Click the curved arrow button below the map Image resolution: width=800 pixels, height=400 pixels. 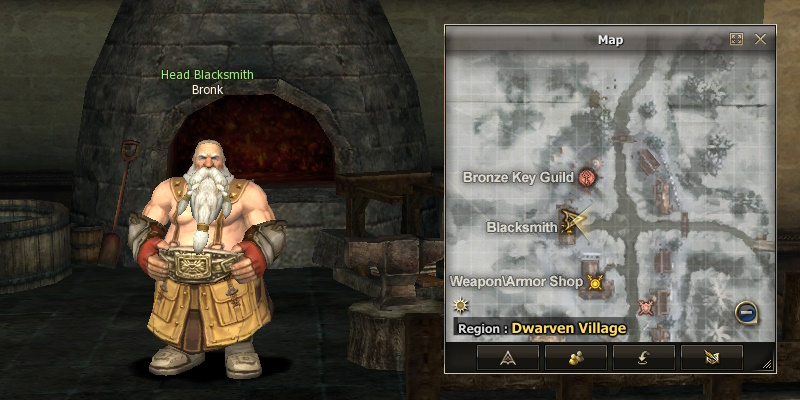point(644,357)
